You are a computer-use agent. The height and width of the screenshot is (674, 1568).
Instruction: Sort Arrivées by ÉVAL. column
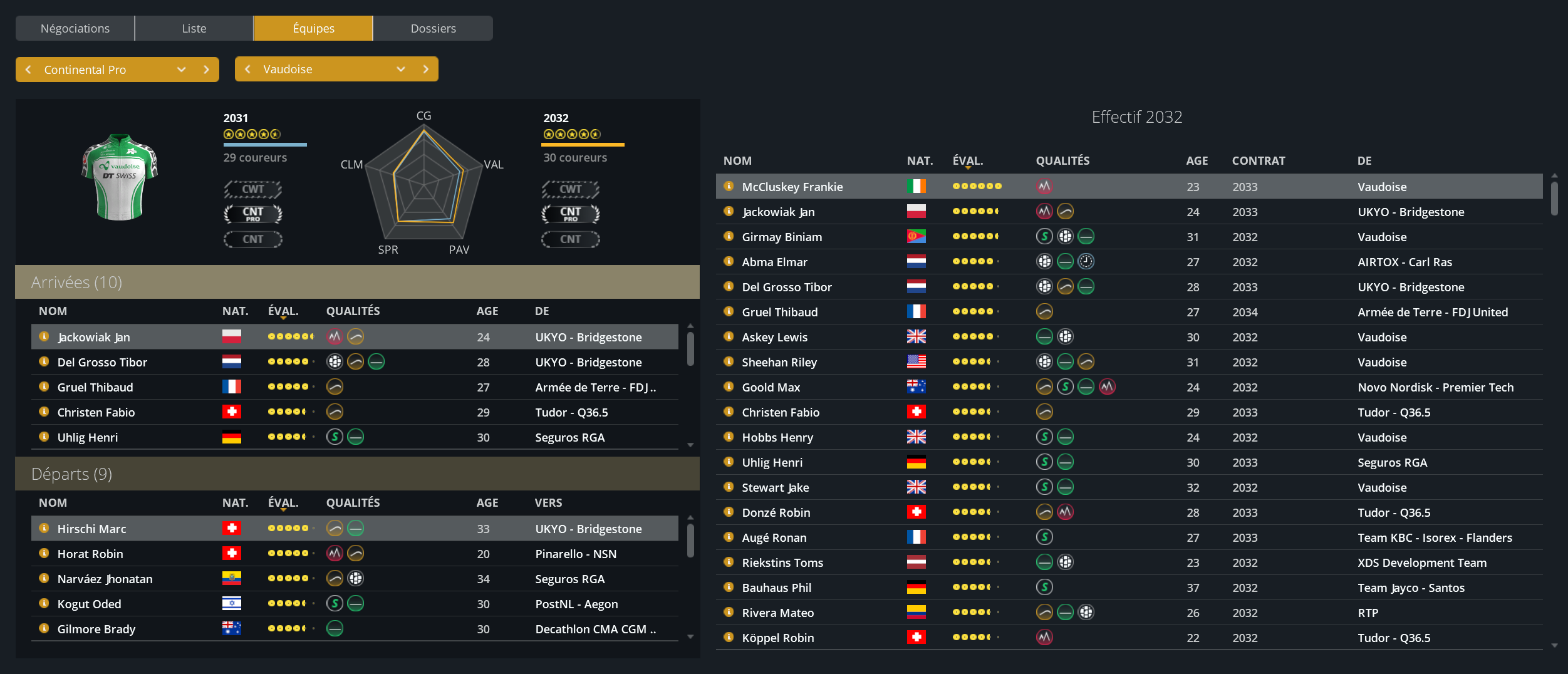[x=283, y=311]
